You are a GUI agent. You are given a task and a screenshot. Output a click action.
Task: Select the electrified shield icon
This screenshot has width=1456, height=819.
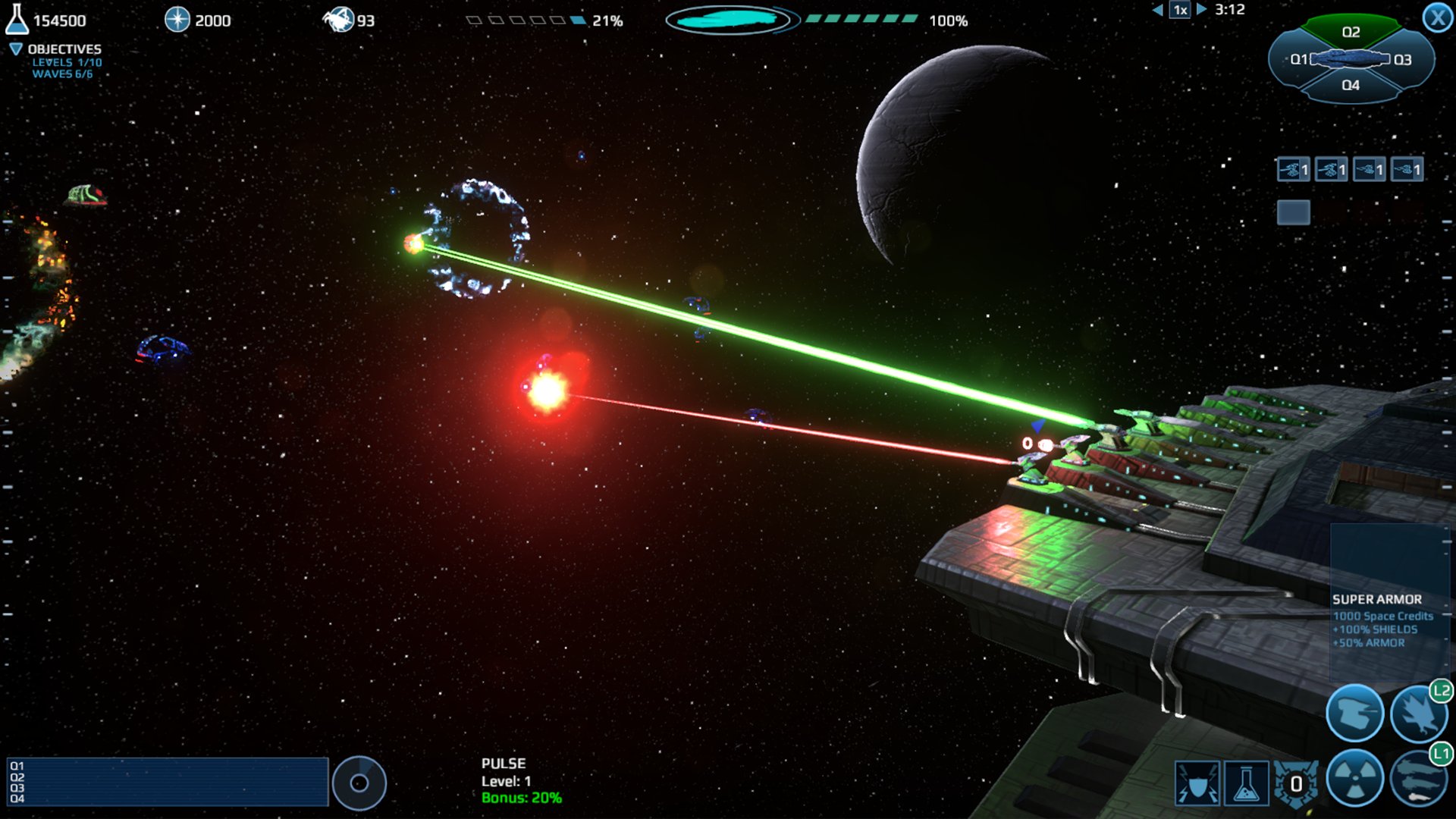1197,783
